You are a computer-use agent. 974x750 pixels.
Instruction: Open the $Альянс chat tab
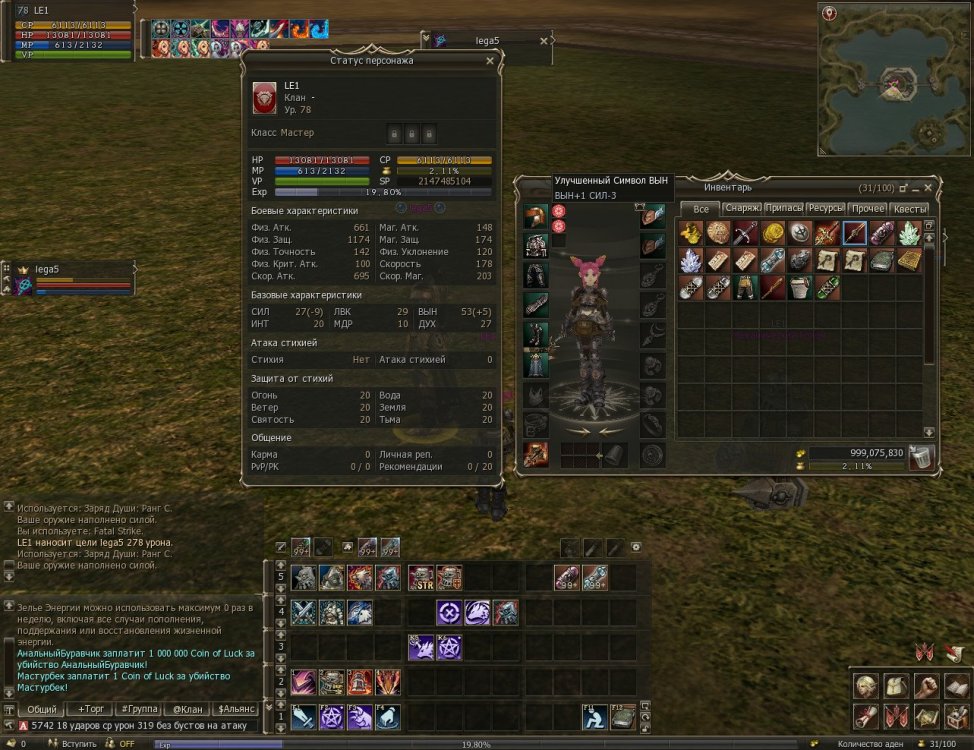point(237,708)
